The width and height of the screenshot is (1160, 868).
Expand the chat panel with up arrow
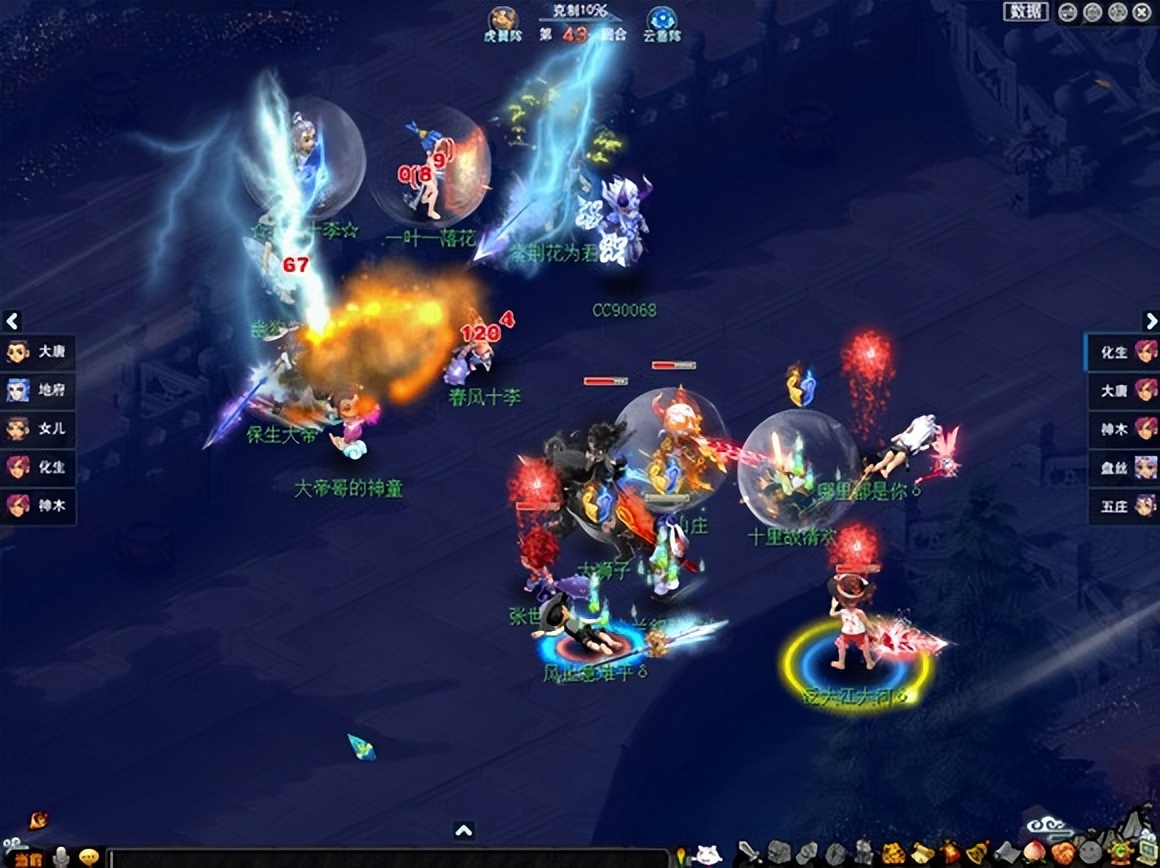point(464,831)
